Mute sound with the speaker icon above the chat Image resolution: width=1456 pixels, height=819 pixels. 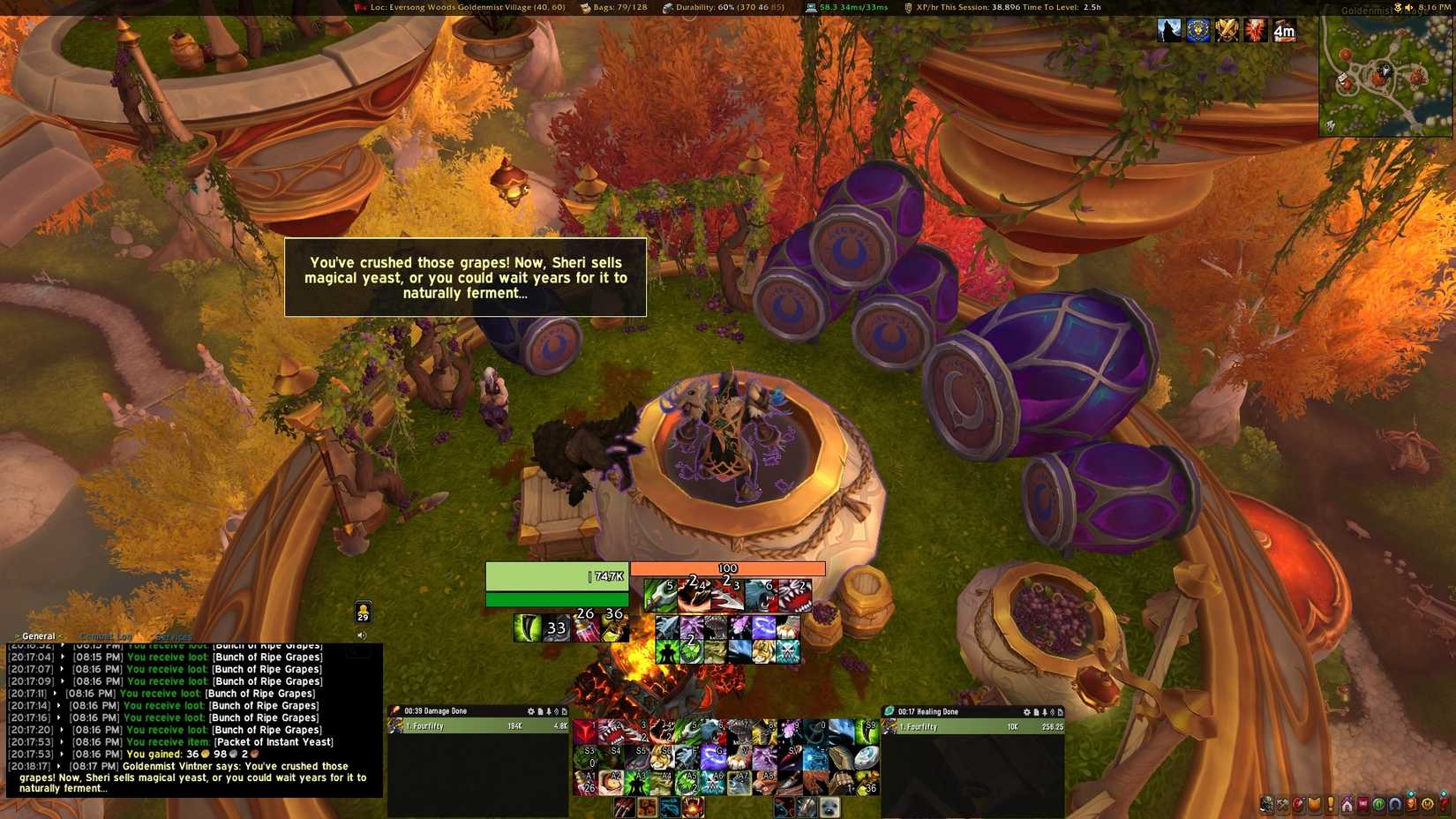pos(363,635)
